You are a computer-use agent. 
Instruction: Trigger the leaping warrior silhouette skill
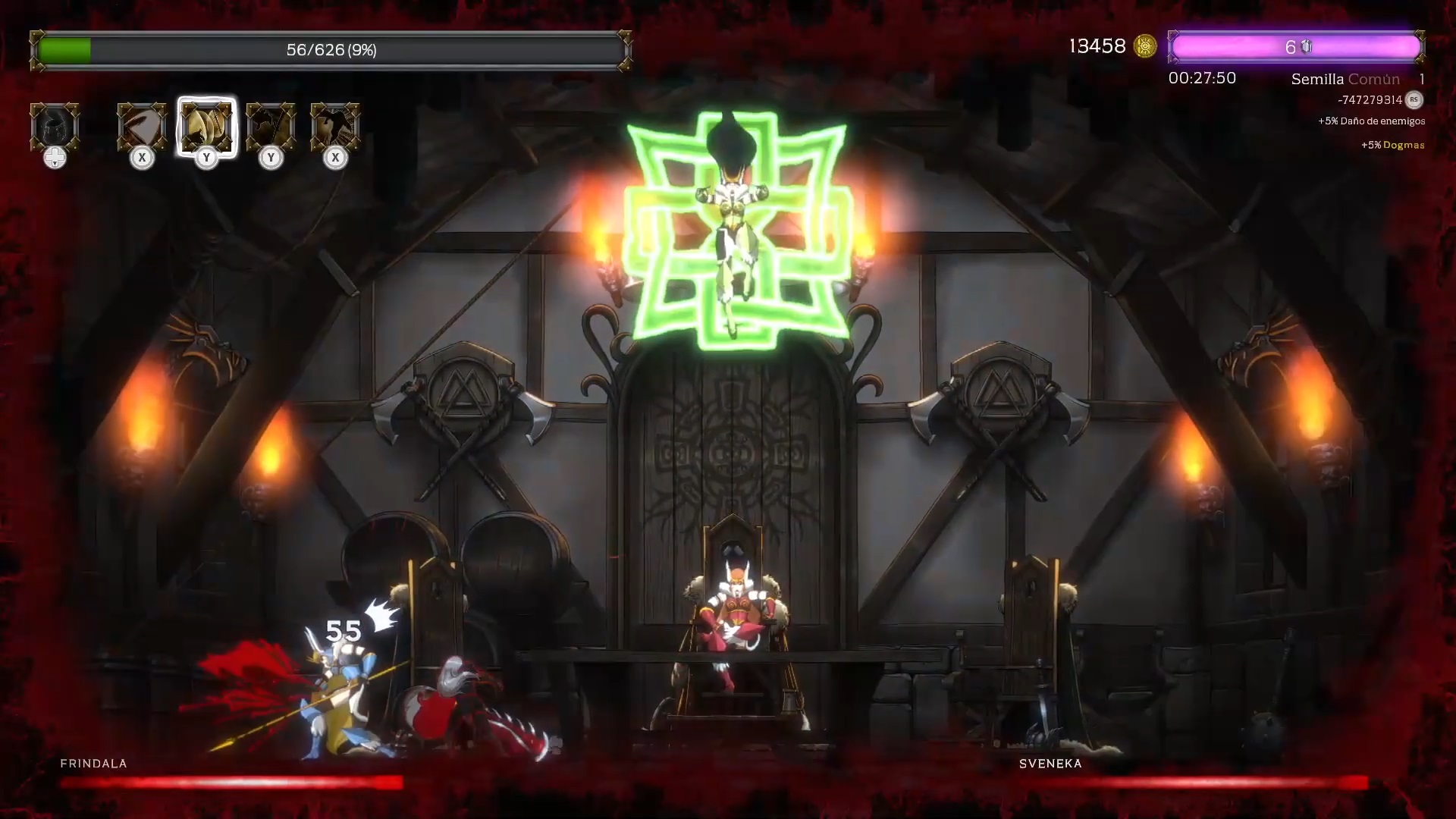tap(335, 127)
